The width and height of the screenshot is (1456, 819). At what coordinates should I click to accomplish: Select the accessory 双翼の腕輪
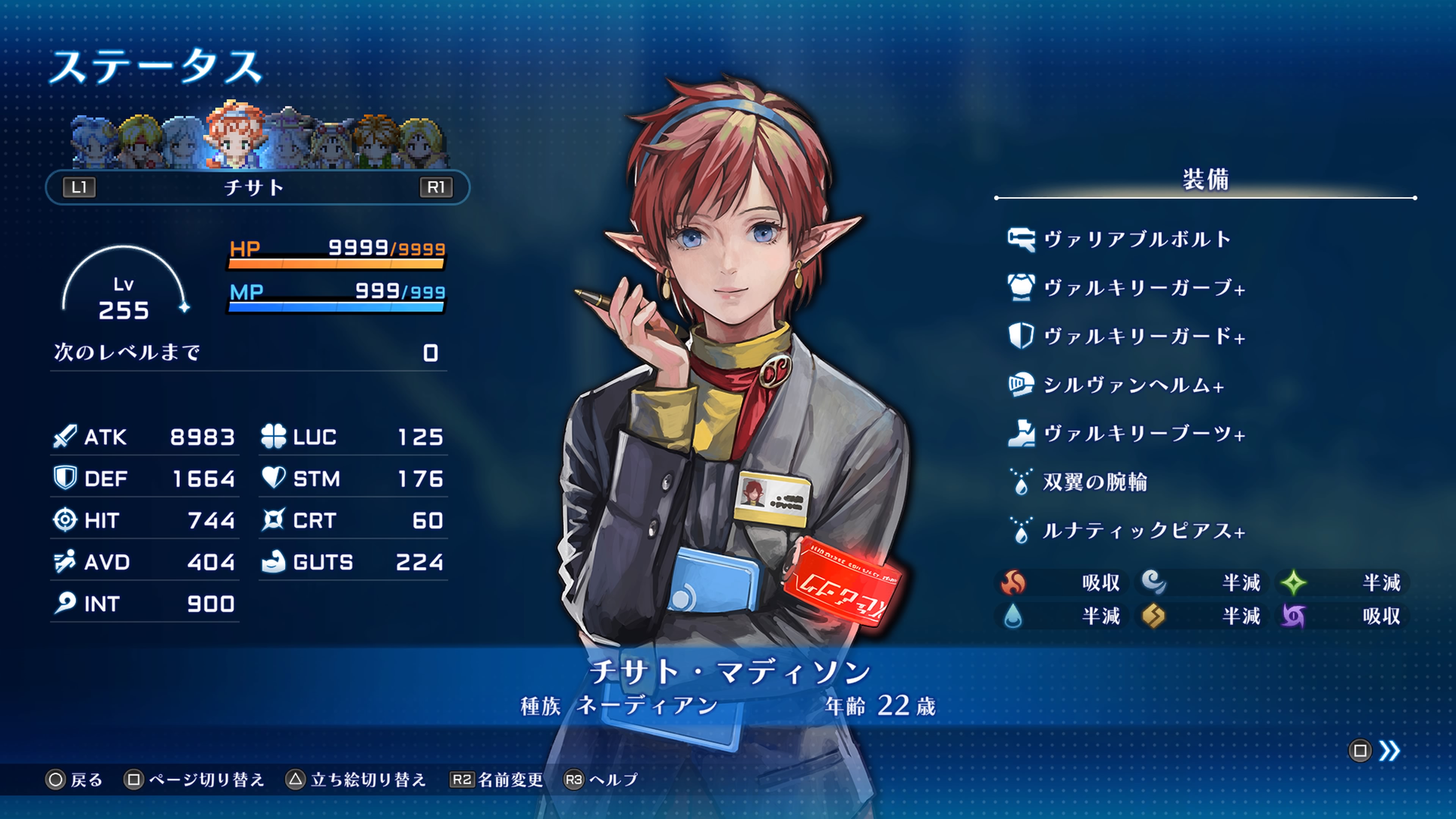point(1094,482)
